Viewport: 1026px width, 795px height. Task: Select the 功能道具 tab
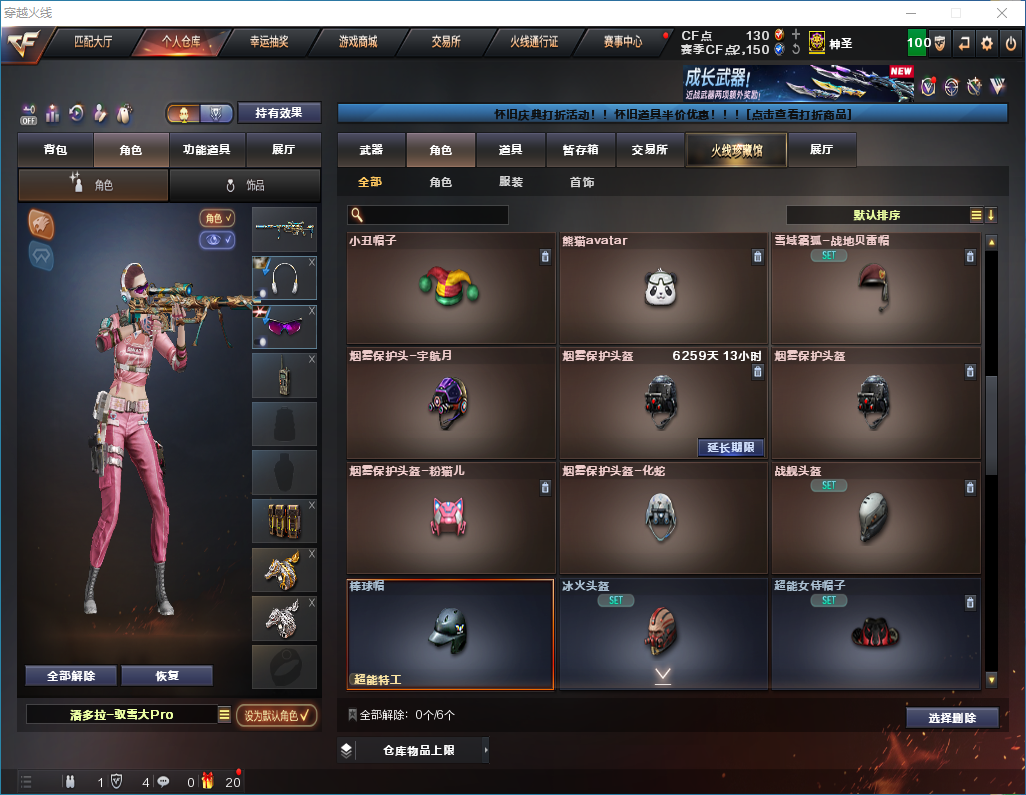pyautogui.click(x=207, y=150)
